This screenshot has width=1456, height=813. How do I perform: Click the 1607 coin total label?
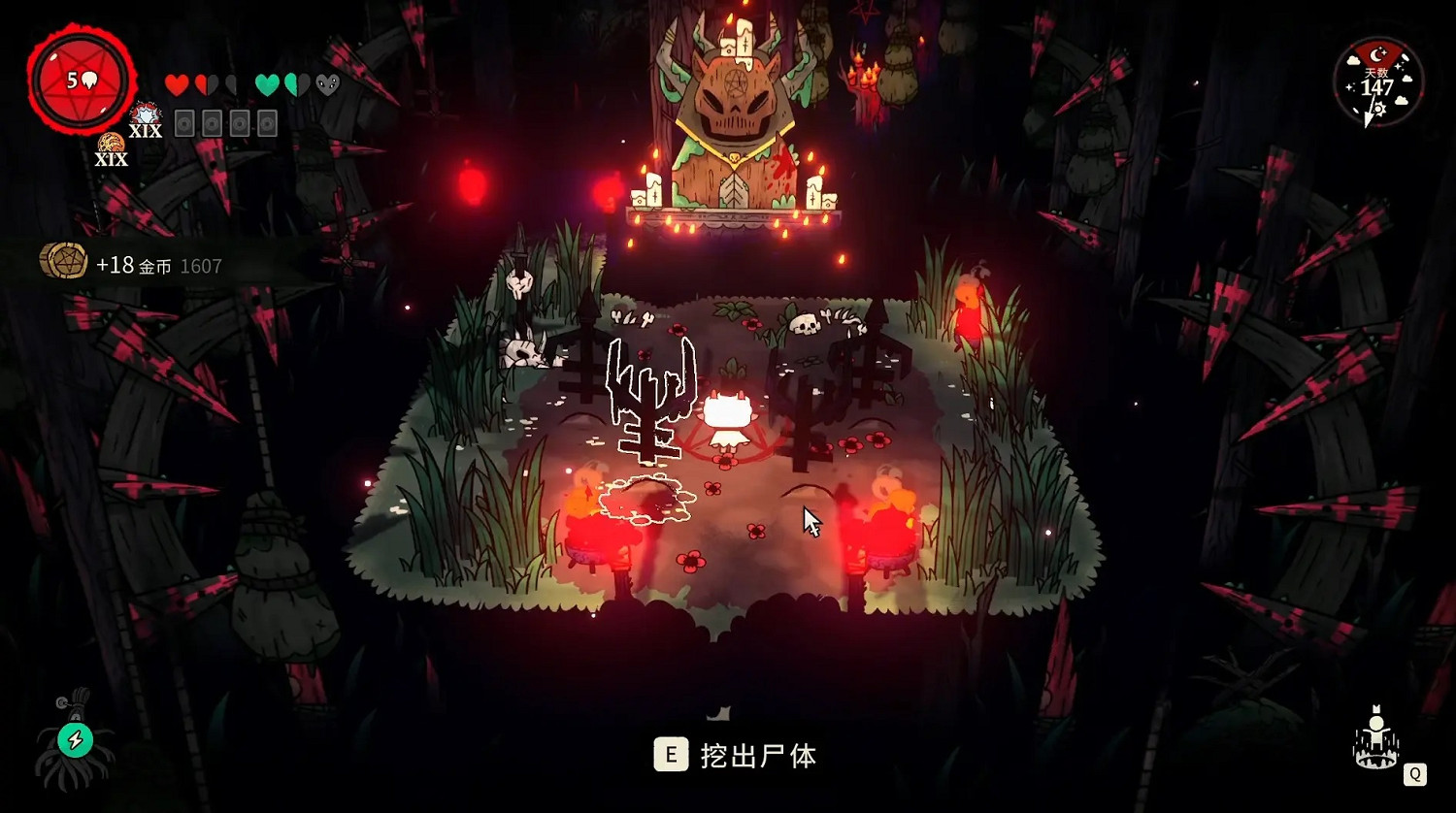(201, 264)
